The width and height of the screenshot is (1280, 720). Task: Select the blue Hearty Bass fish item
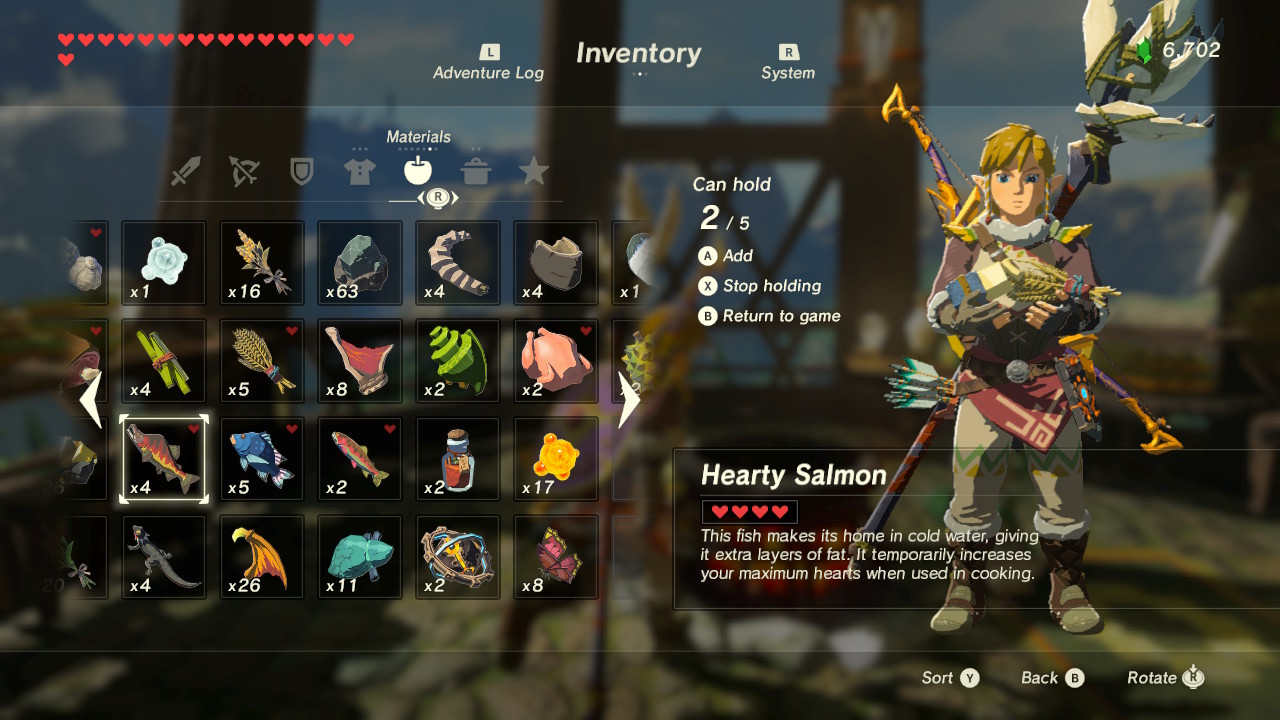point(261,458)
